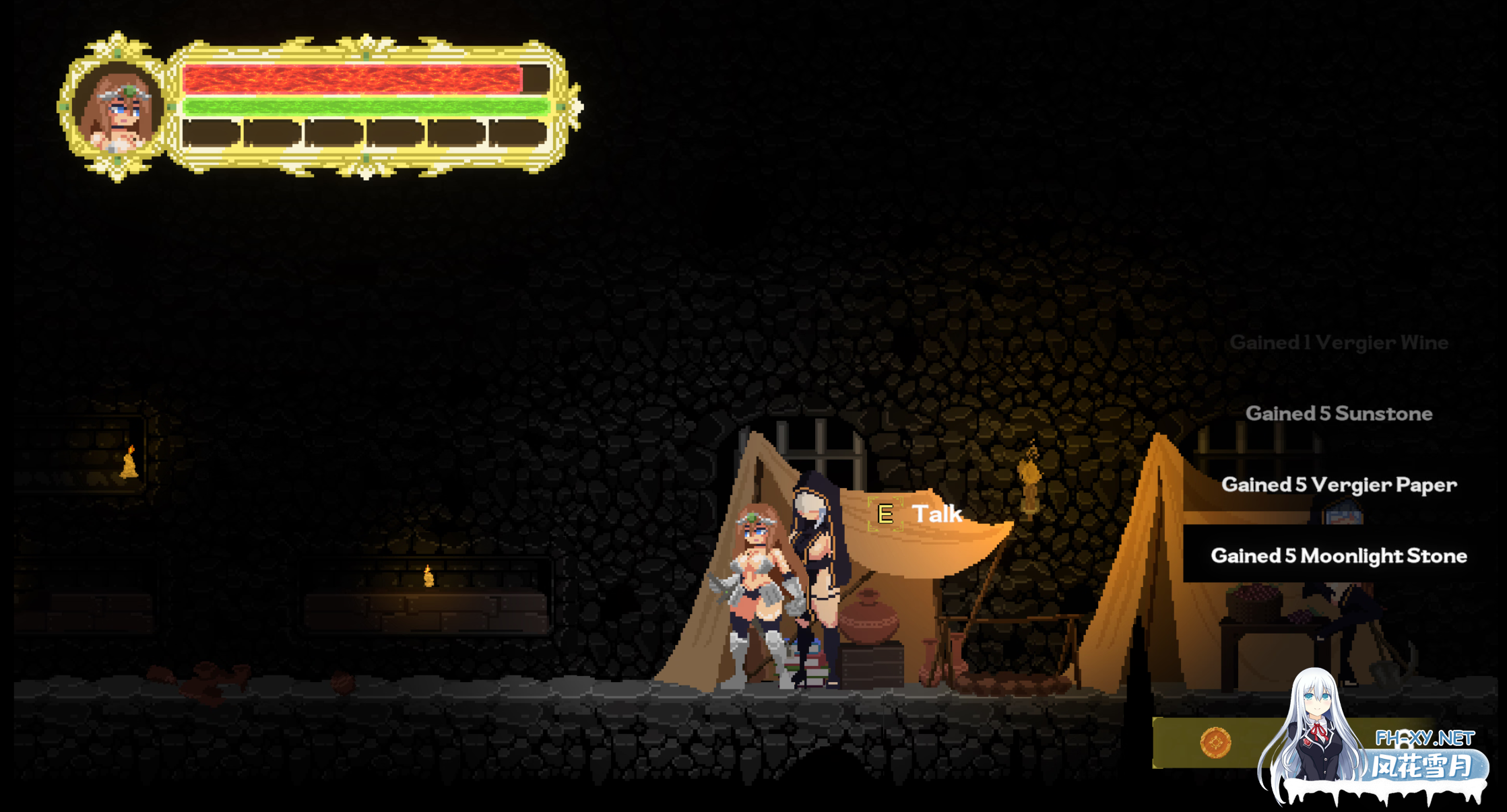This screenshot has height=812, width=1507.
Task: Select the coin icon in the currency bar
Action: [1216, 744]
